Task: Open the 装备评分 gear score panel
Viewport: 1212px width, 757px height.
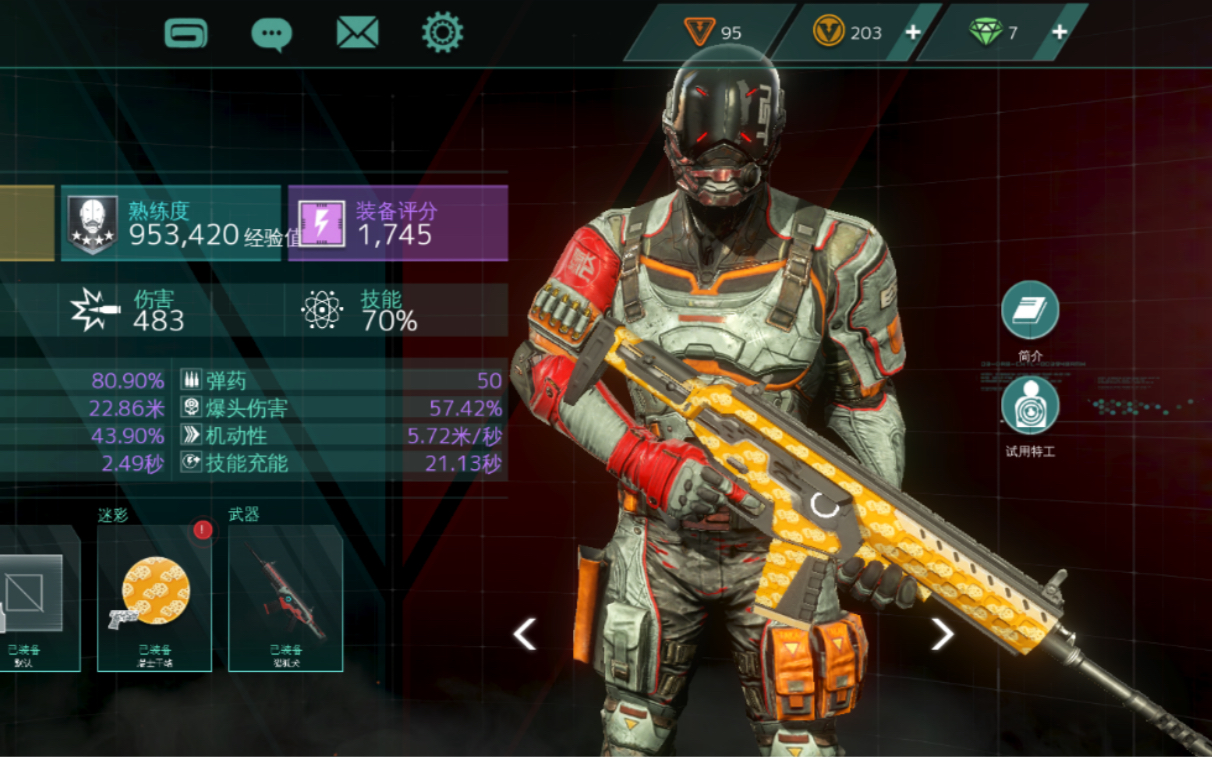Action: tap(398, 223)
